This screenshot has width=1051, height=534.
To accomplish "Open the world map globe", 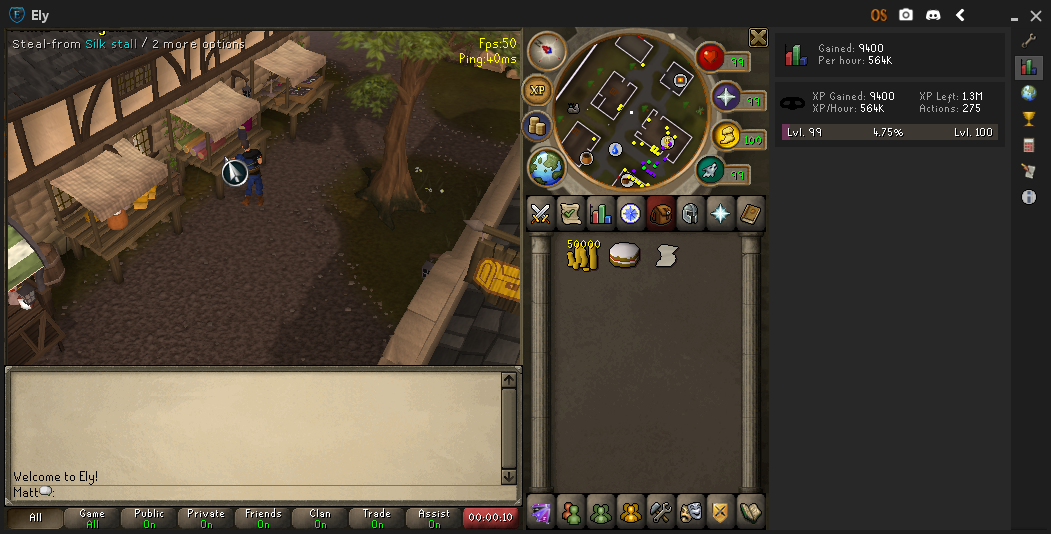I will tap(545, 168).
